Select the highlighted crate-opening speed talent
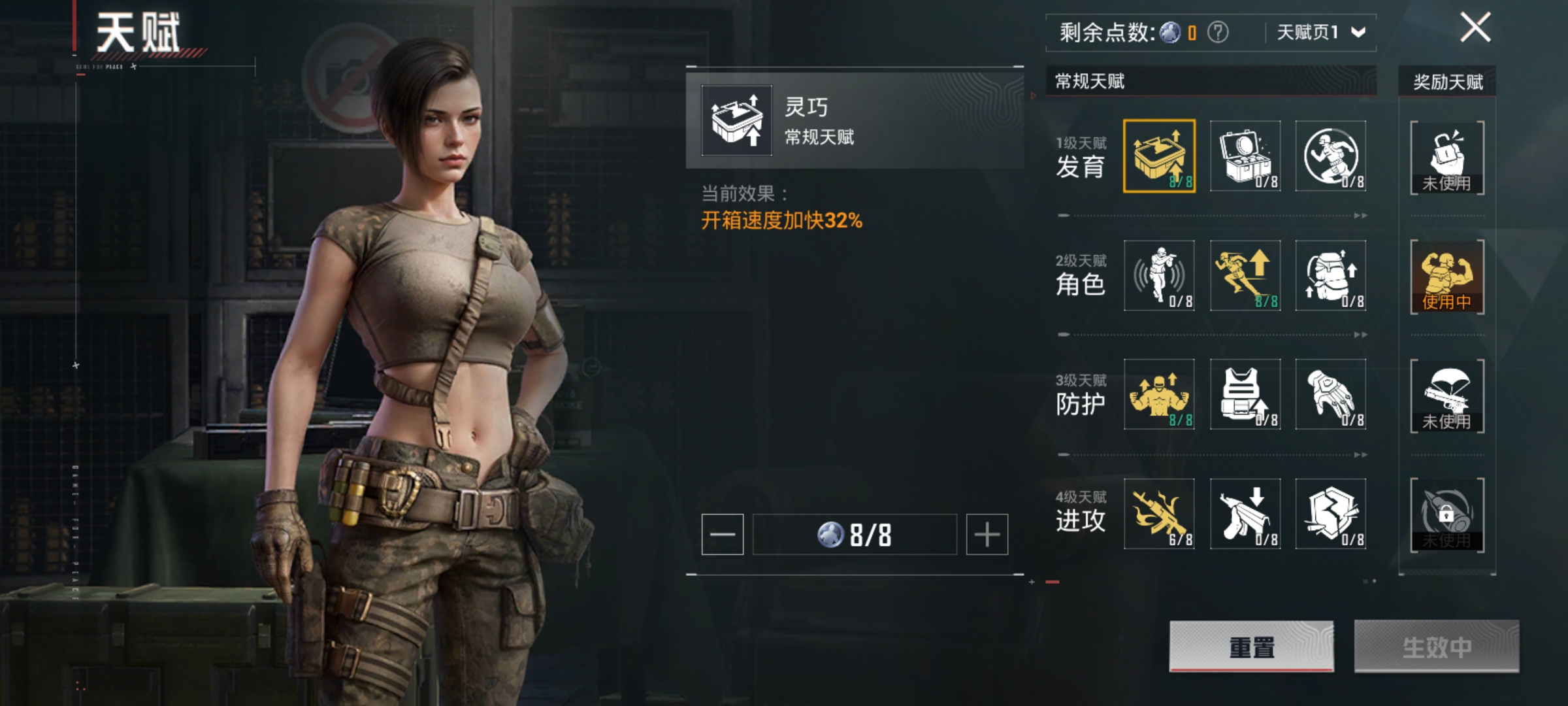Image resolution: width=1568 pixels, height=706 pixels. click(1159, 156)
